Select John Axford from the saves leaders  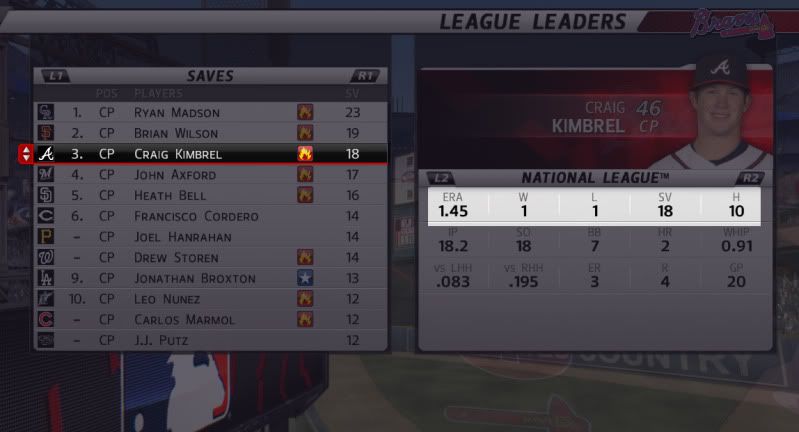(x=210, y=175)
